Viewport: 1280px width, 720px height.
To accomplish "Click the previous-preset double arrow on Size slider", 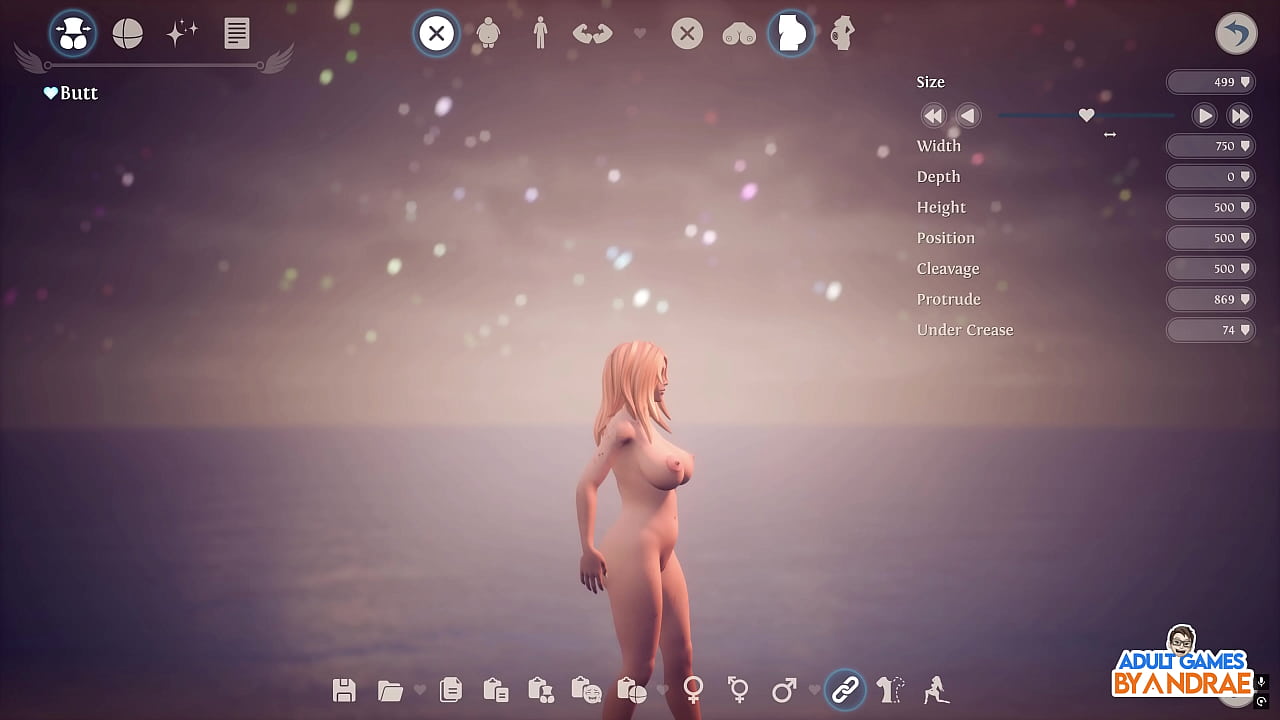I will point(933,115).
